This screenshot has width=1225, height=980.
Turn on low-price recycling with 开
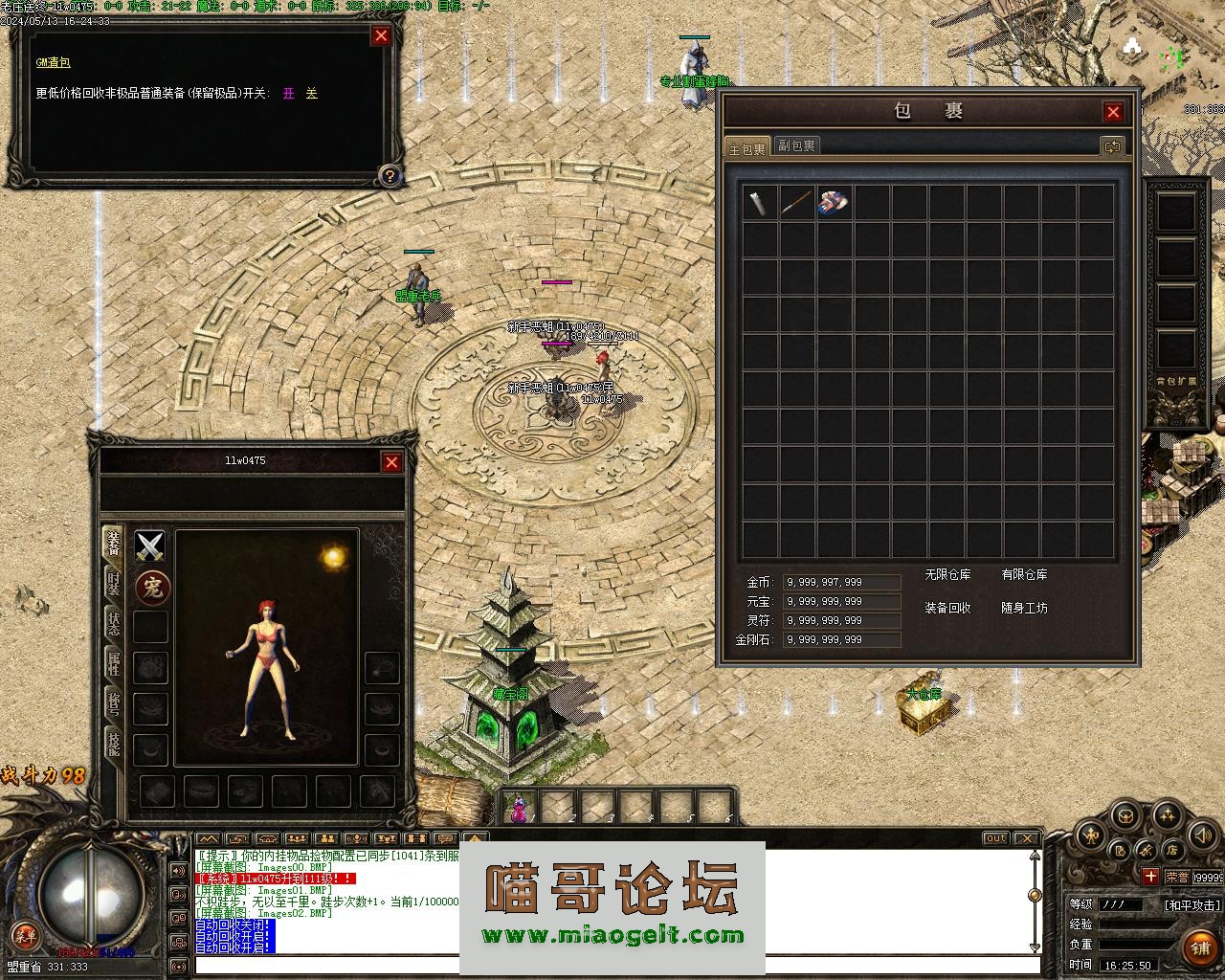[x=289, y=94]
